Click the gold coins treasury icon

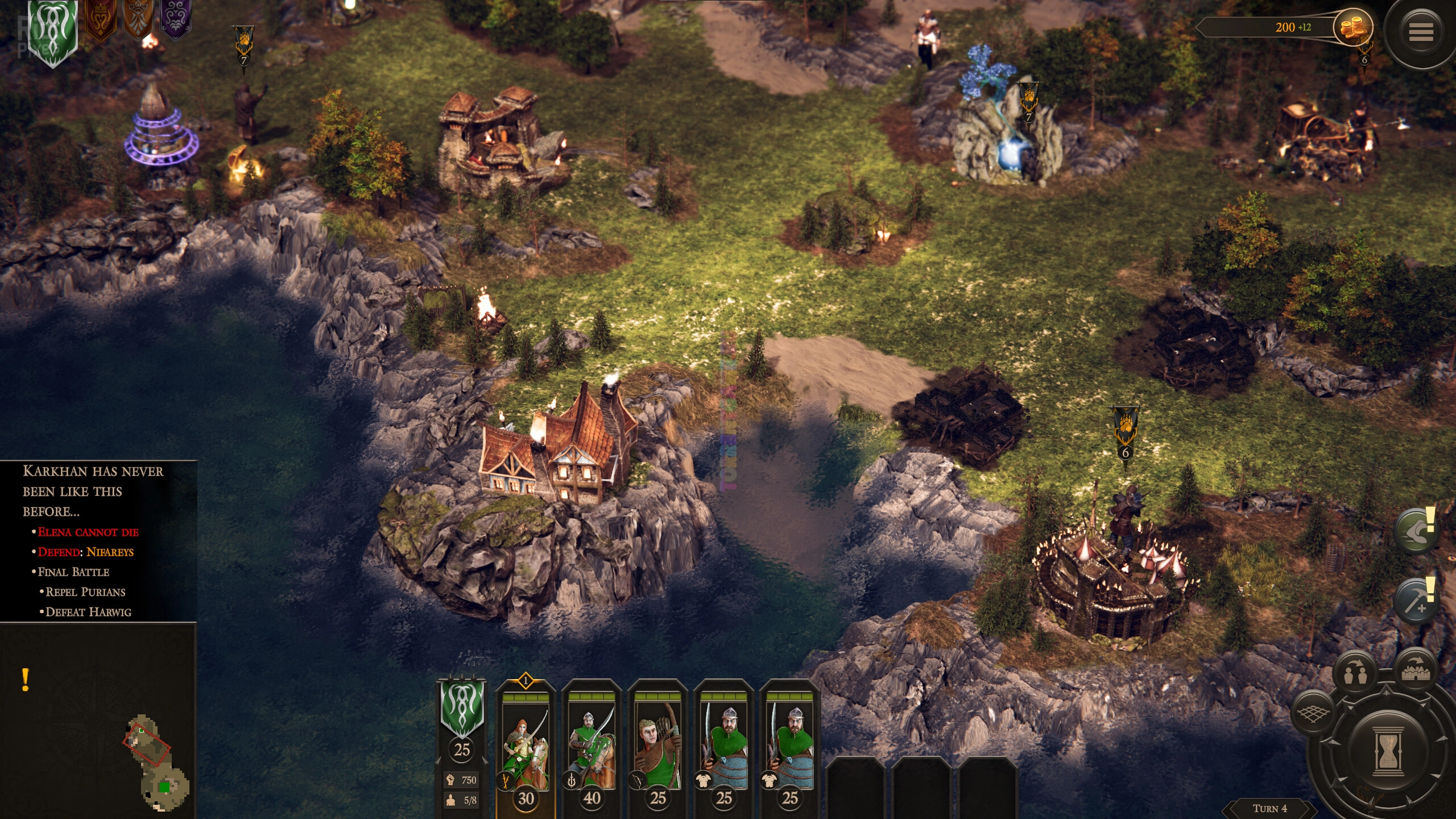click(x=1352, y=27)
